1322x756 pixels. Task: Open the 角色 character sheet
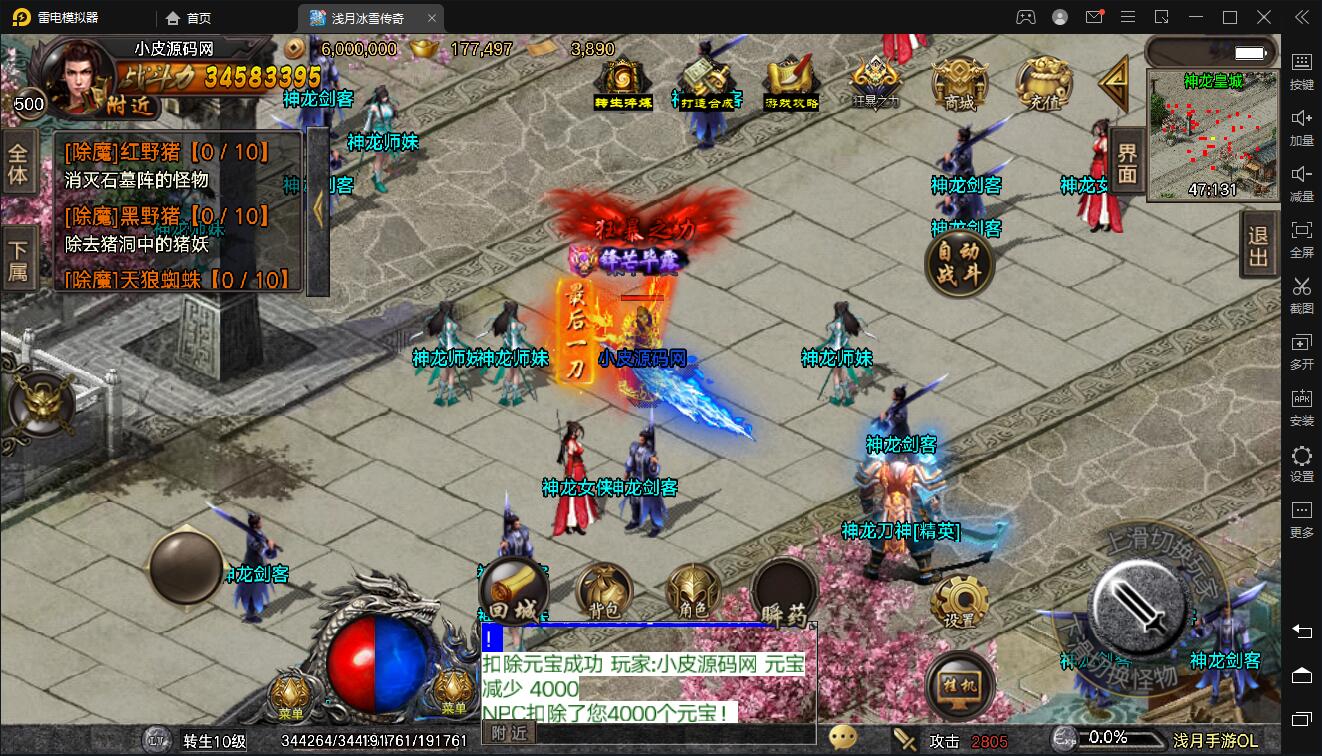[693, 591]
